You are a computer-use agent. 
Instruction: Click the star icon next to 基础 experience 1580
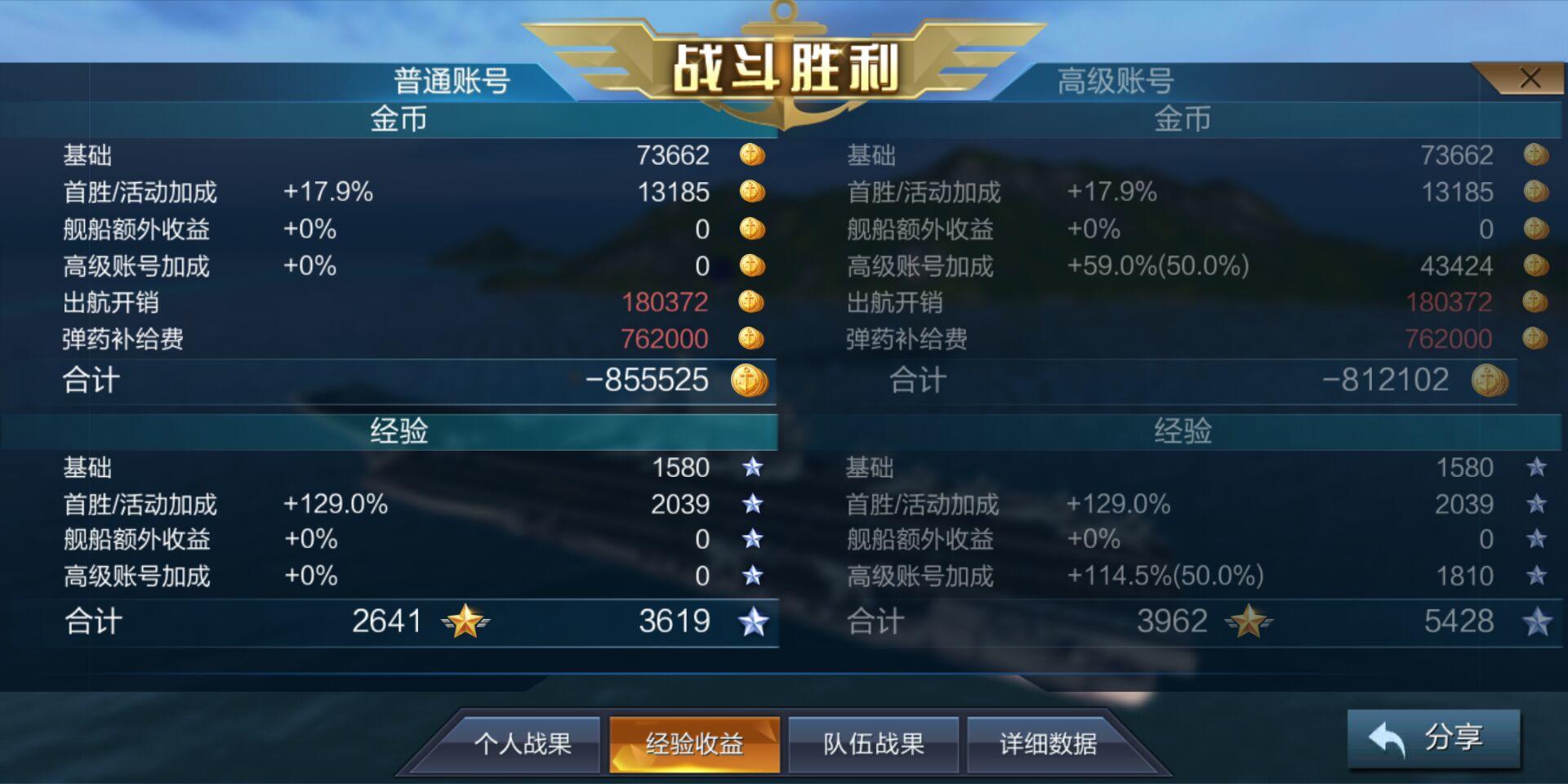click(x=752, y=468)
